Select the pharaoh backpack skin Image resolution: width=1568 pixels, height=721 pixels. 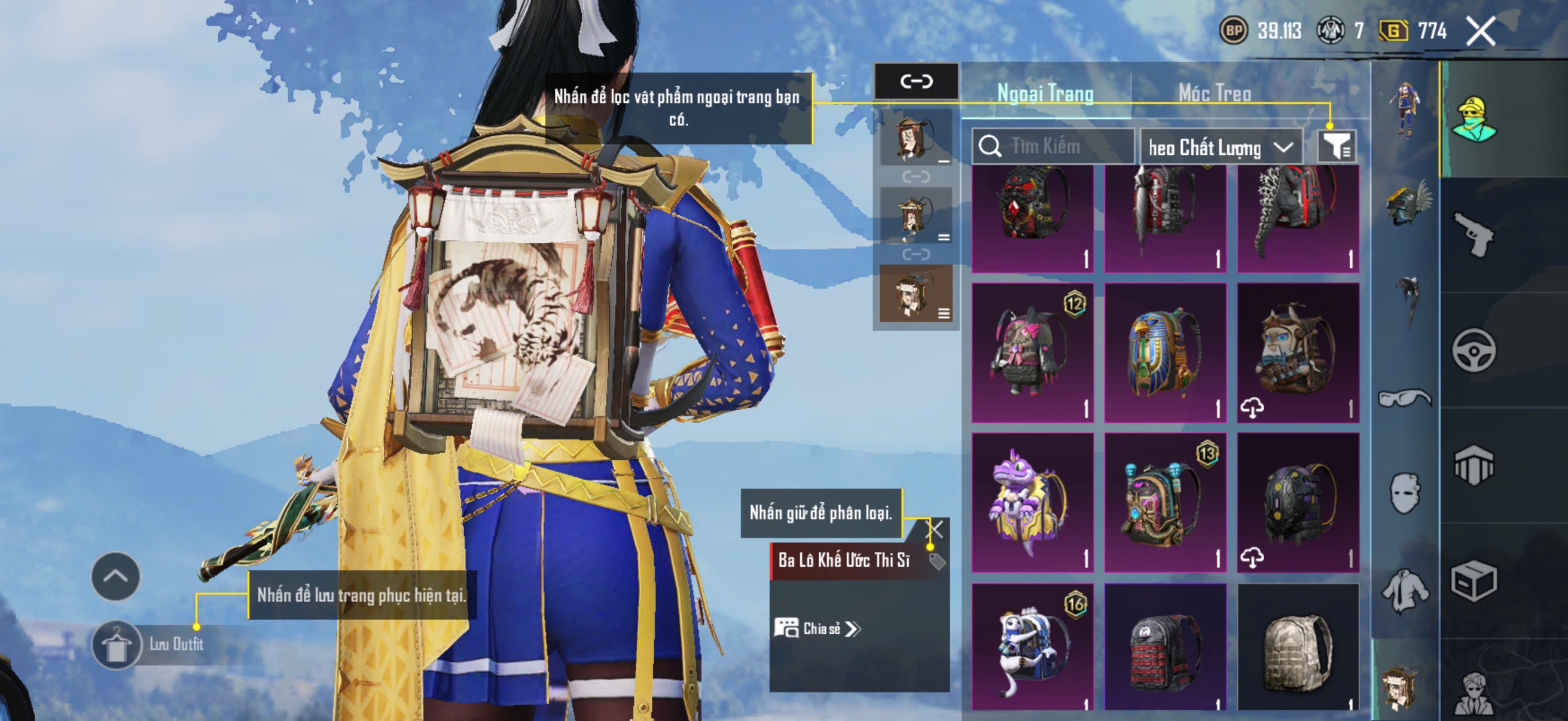[1164, 352]
